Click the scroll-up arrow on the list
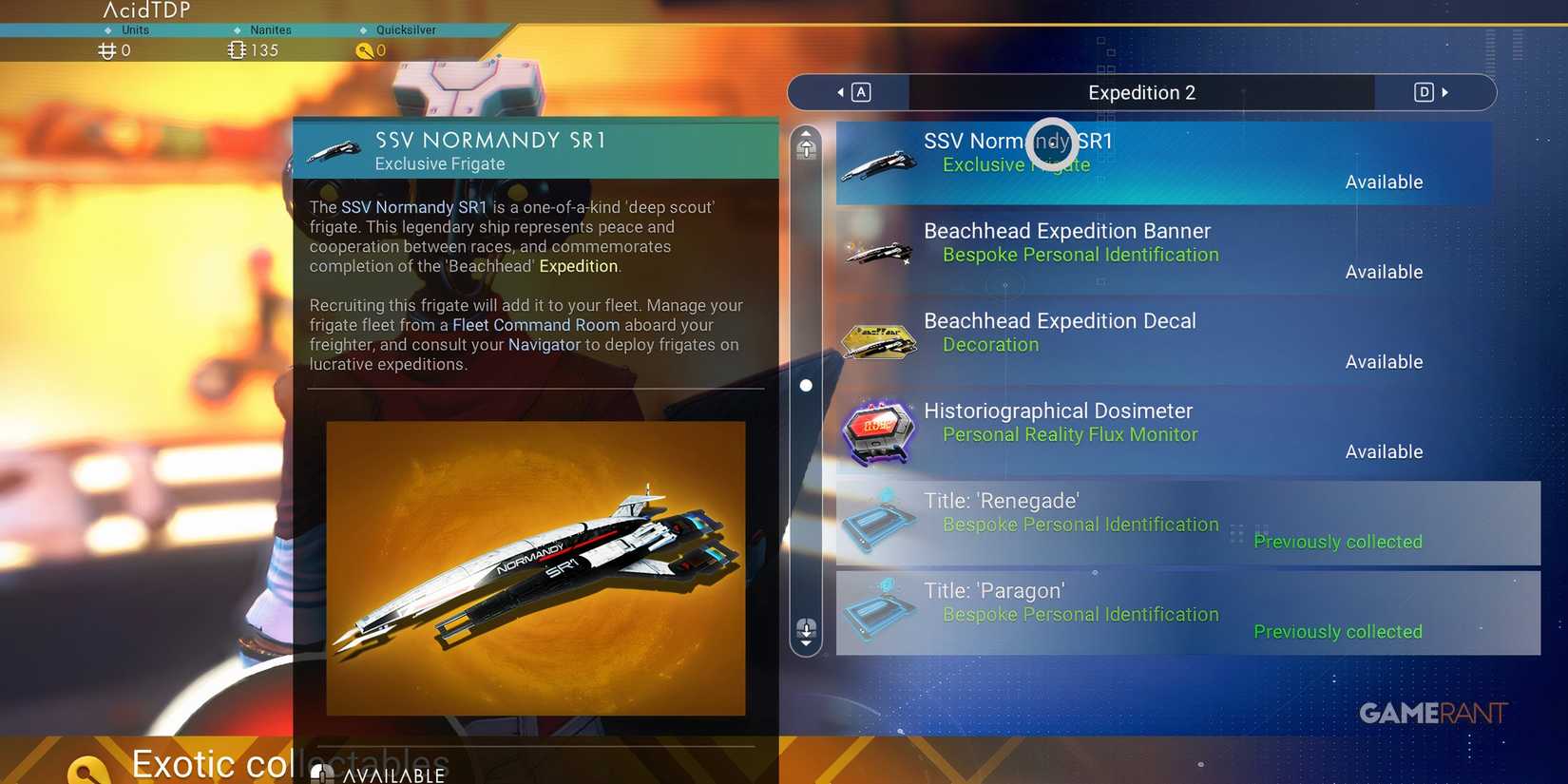 click(x=805, y=144)
